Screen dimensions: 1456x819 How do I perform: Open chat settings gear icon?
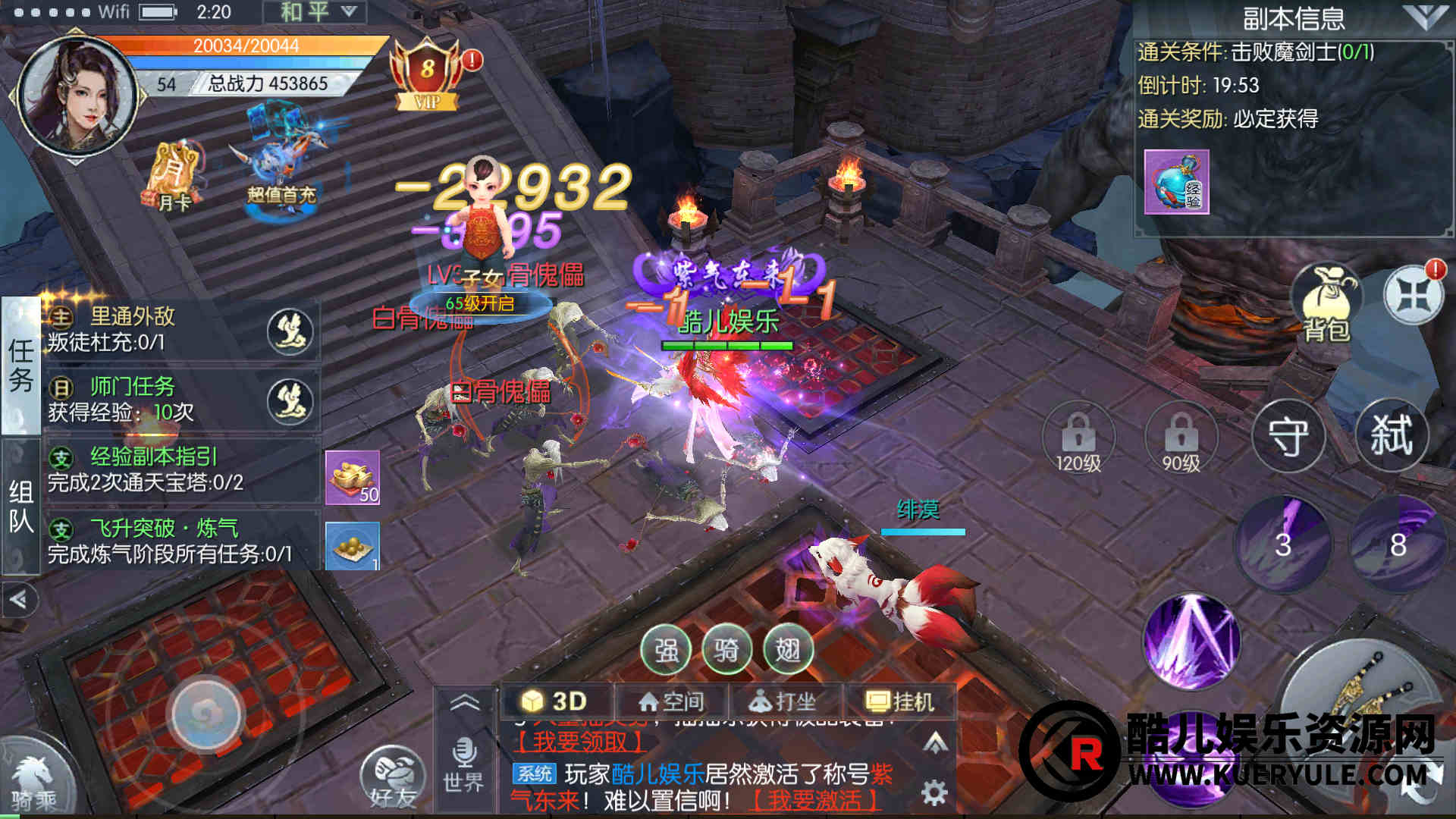[x=934, y=793]
